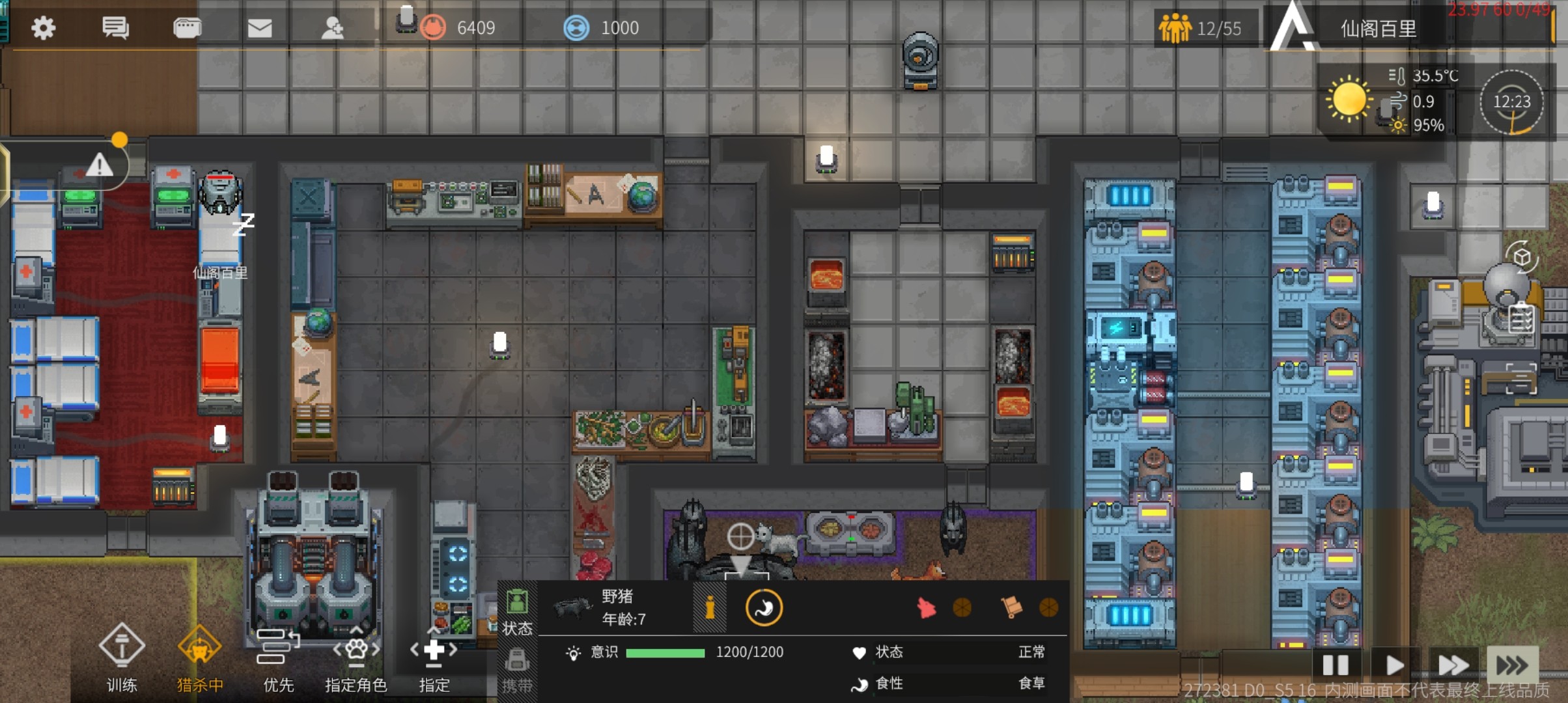Image resolution: width=1568 pixels, height=703 pixels.
Task: Open the envelope mail inbox
Action: pyautogui.click(x=260, y=28)
